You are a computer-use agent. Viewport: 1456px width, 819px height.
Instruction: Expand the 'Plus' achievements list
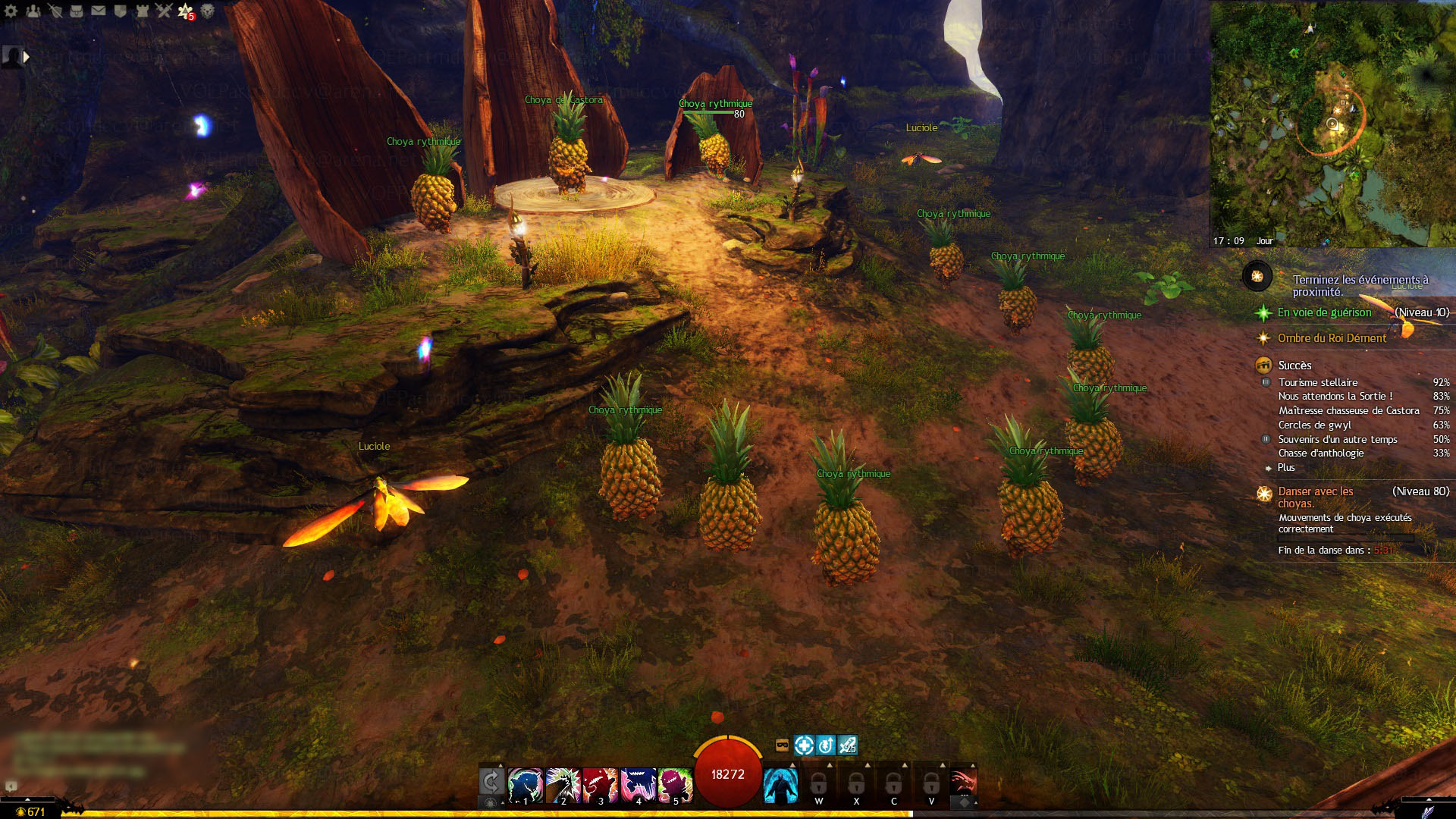1286,468
